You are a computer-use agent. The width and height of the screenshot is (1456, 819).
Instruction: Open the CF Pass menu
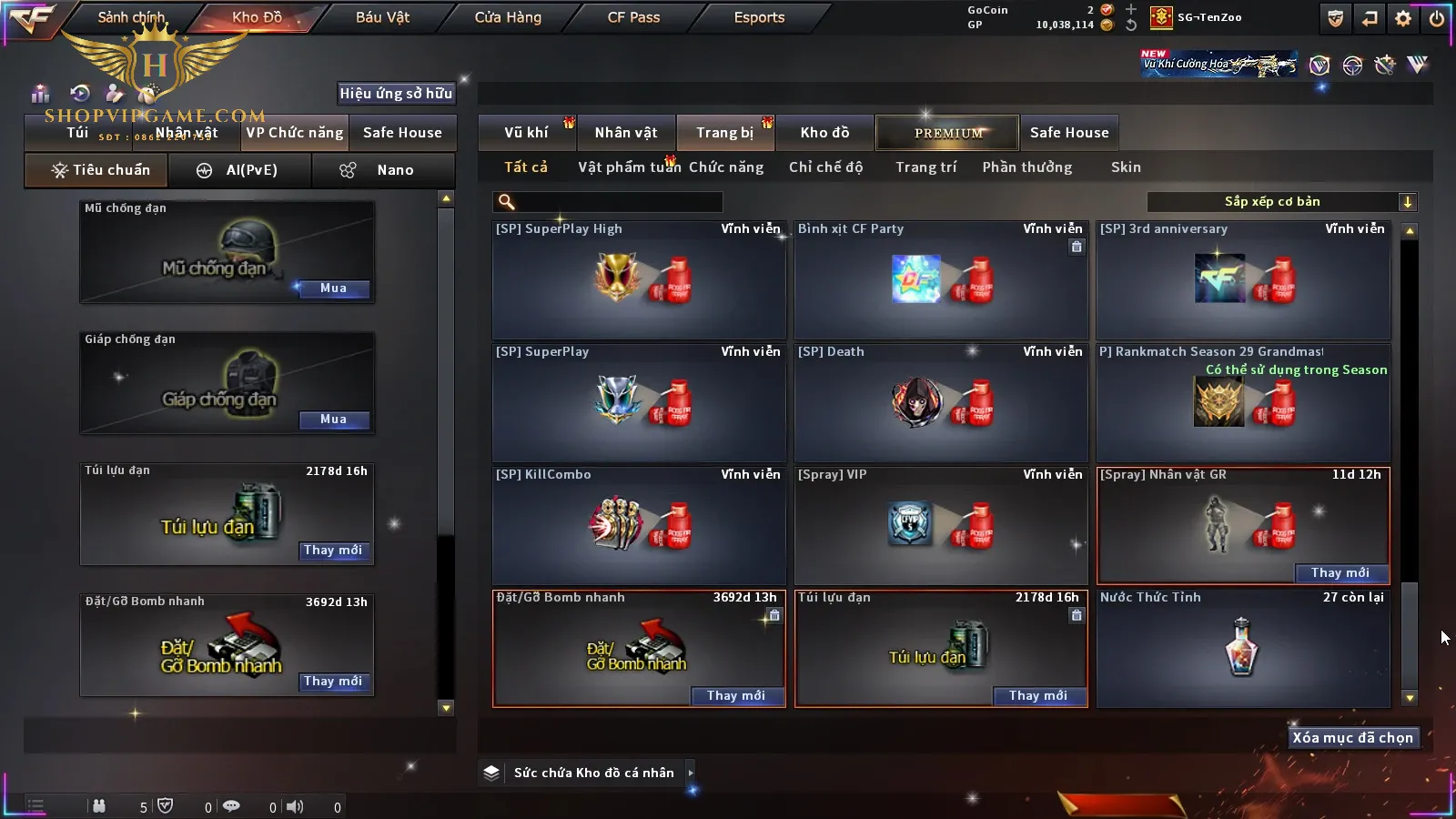tap(633, 17)
